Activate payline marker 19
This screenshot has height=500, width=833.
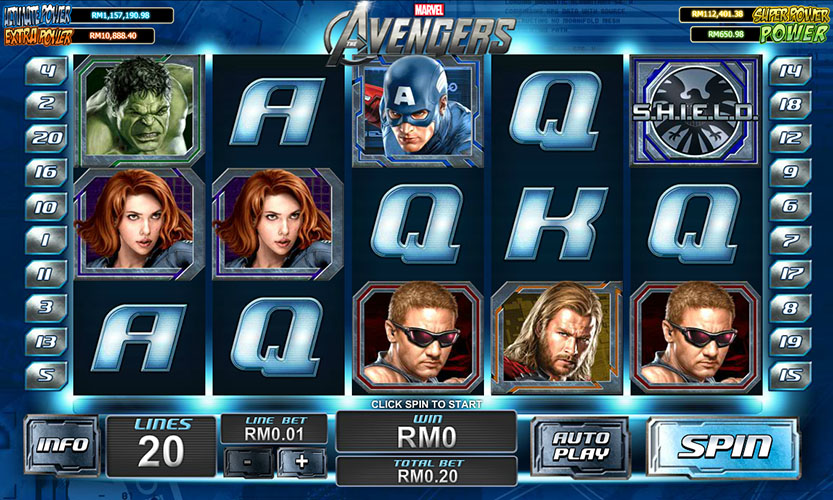point(790,341)
